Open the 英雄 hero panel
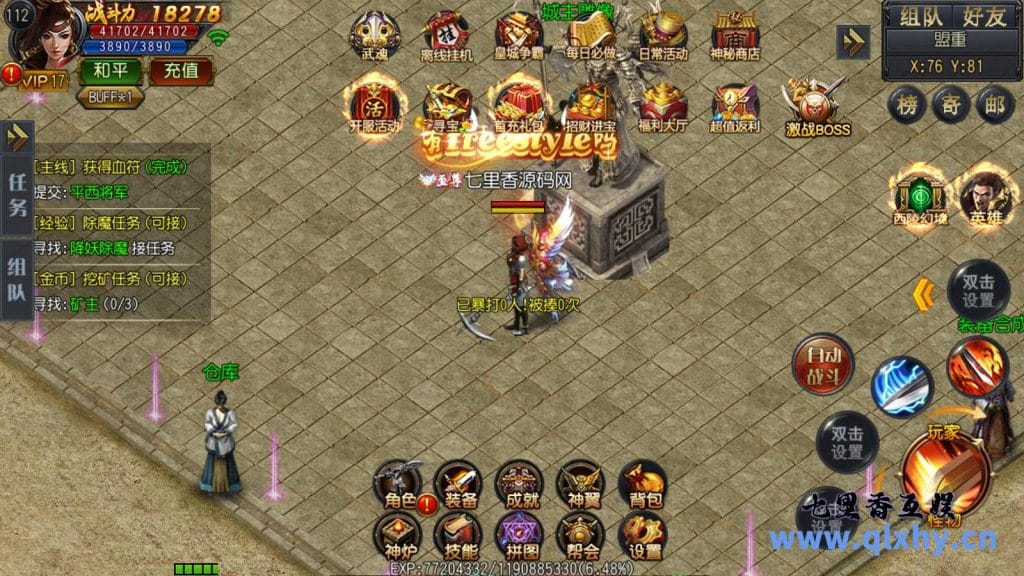 [984, 198]
